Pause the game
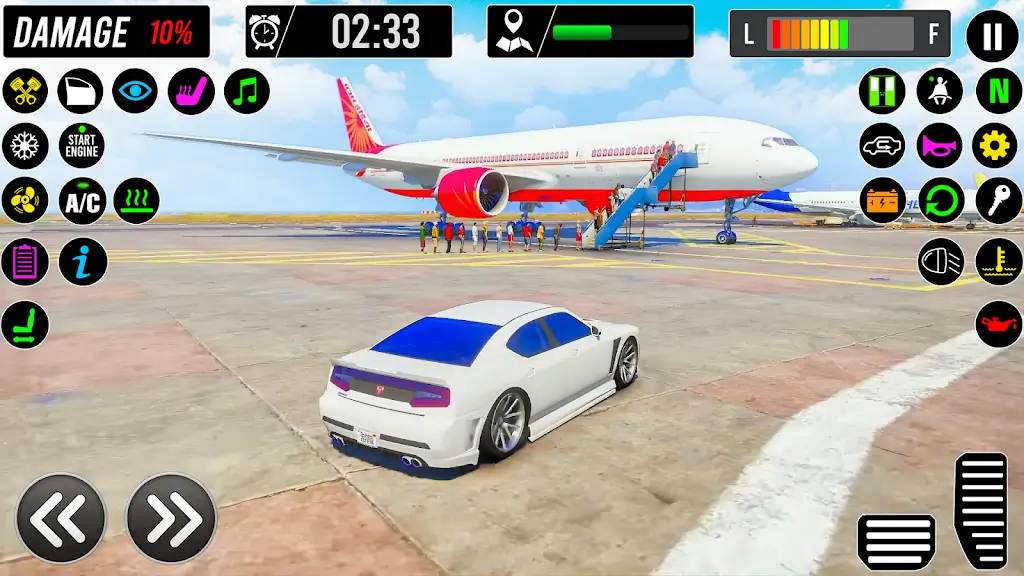The image size is (1024, 576). [991, 37]
